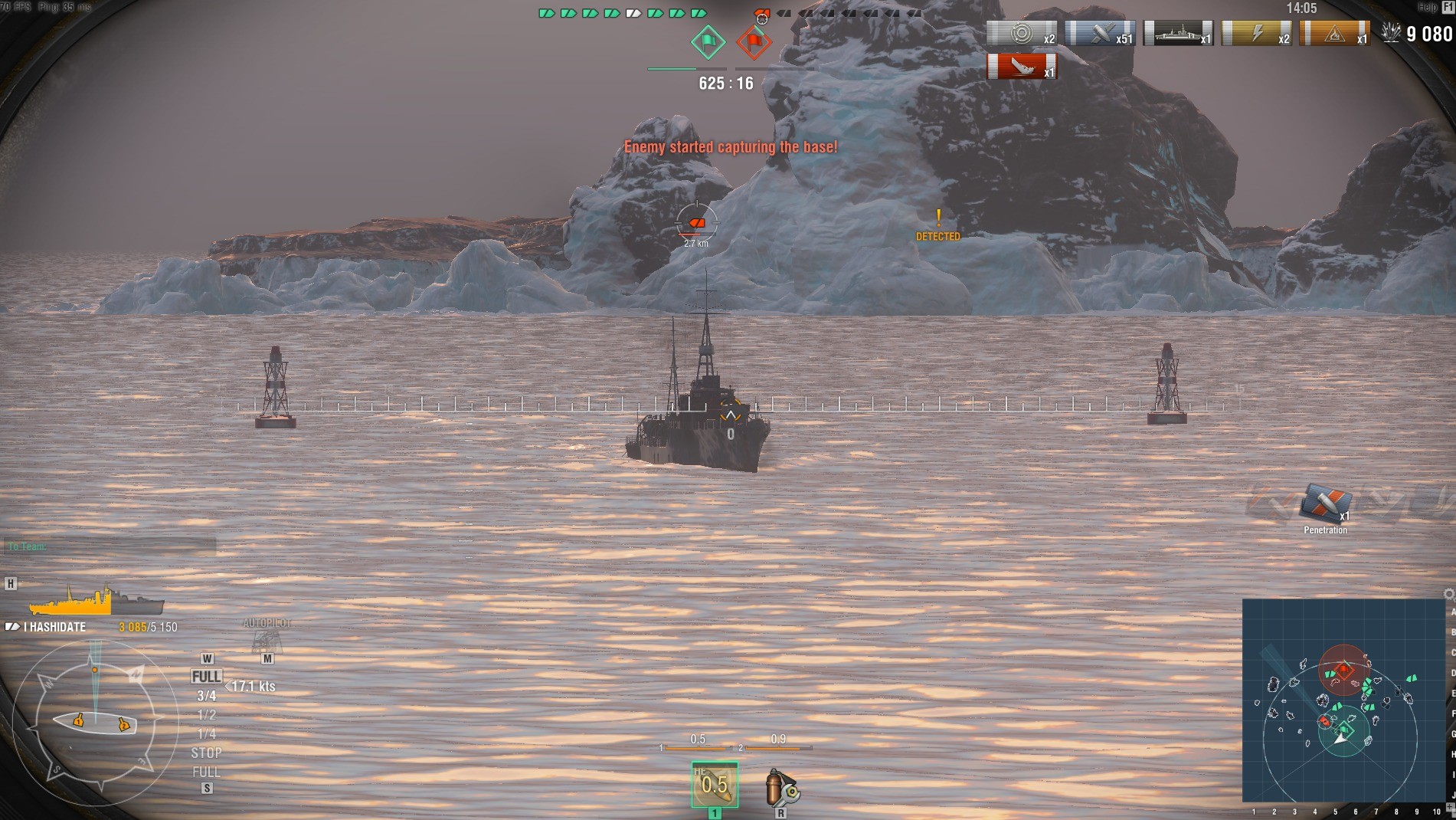Image resolution: width=1456 pixels, height=820 pixels.
Task: Click the Hashidate ship status silhouette
Action: pyautogui.click(x=97, y=601)
